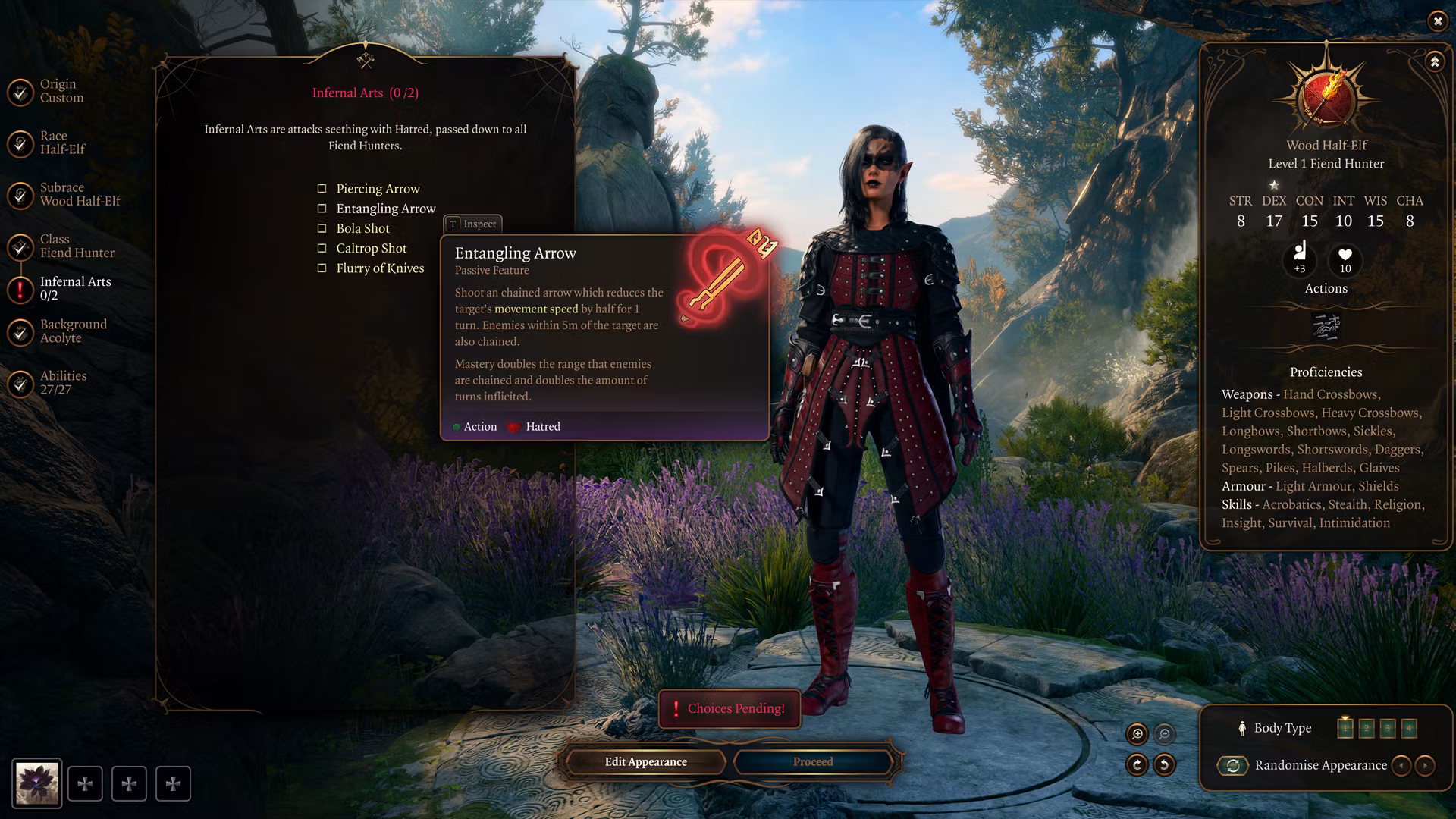Zoom out from the character model

click(x=1164, y=733)
